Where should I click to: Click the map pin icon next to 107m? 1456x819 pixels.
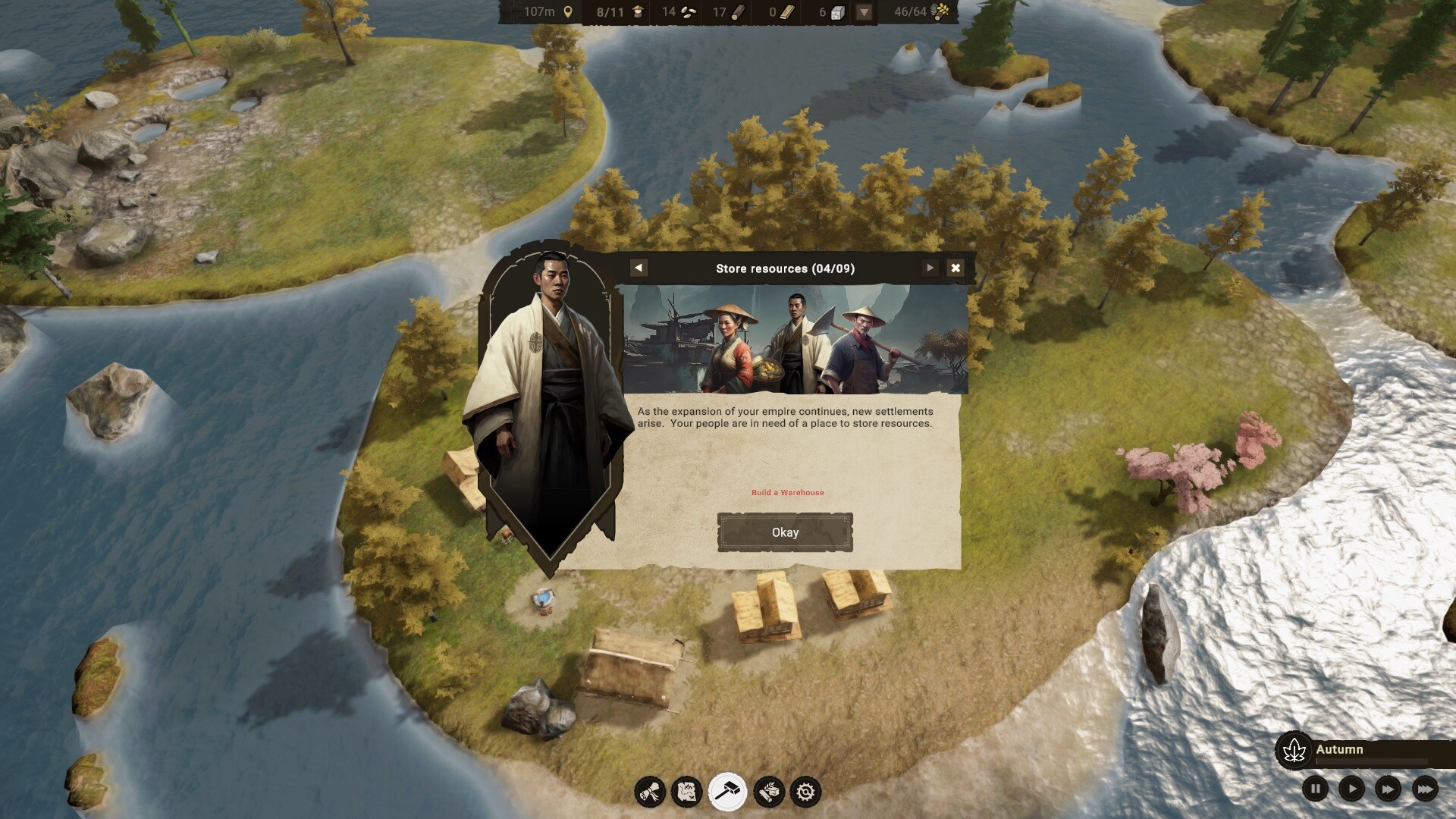568,12
